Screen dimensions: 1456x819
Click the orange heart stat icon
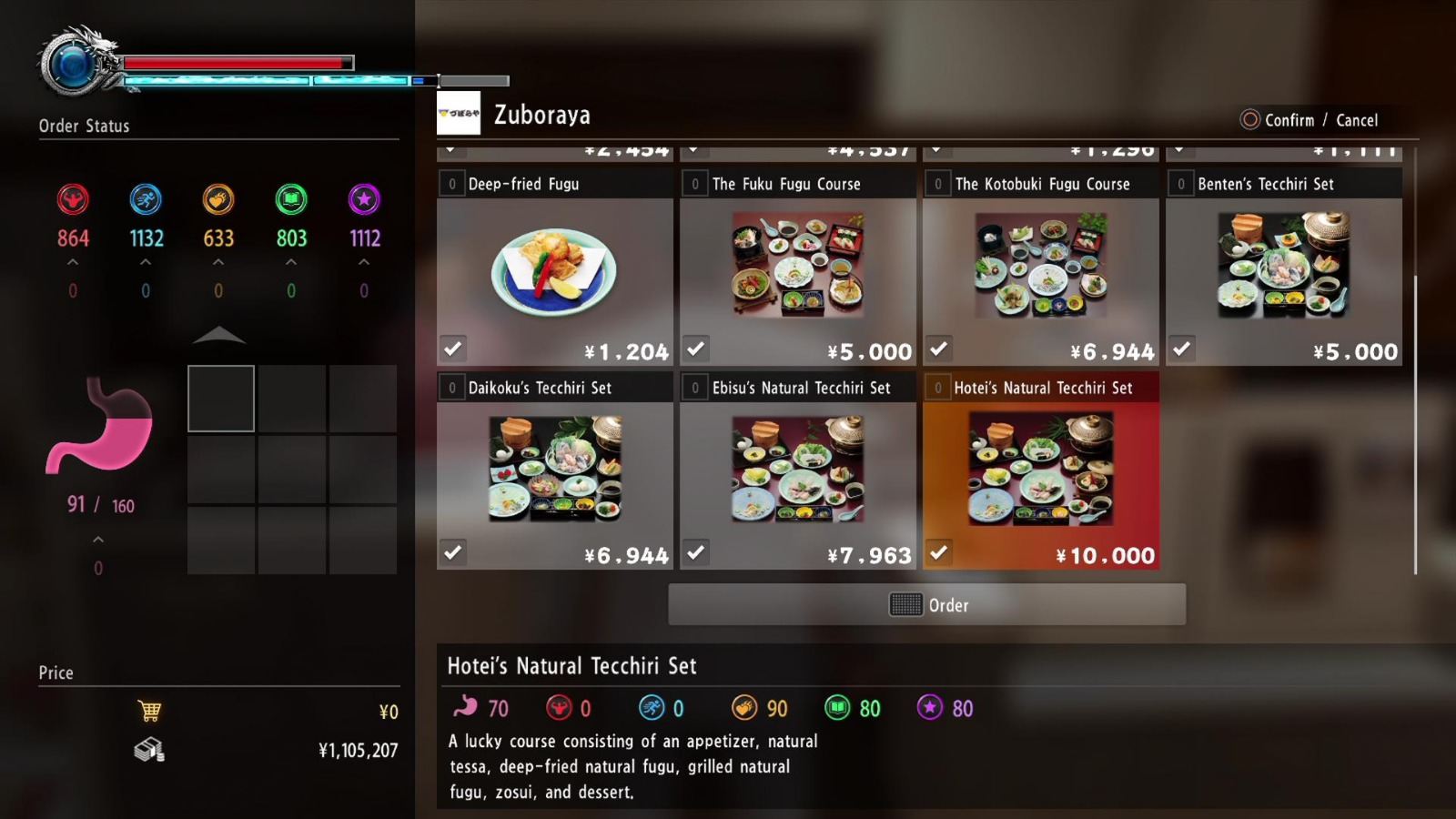tap(218, 200)
